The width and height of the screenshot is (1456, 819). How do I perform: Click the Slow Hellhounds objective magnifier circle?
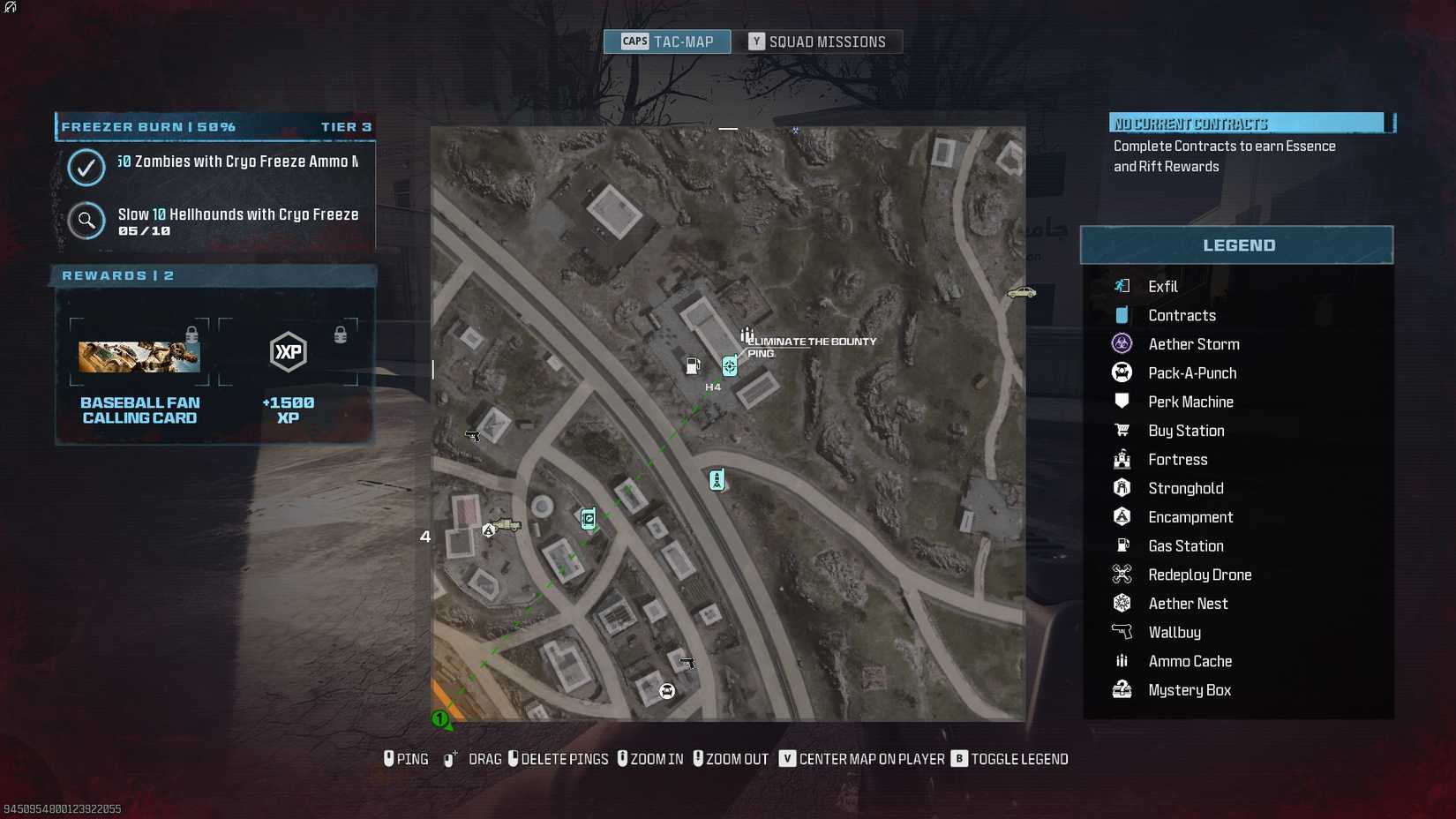coord(86,221)
